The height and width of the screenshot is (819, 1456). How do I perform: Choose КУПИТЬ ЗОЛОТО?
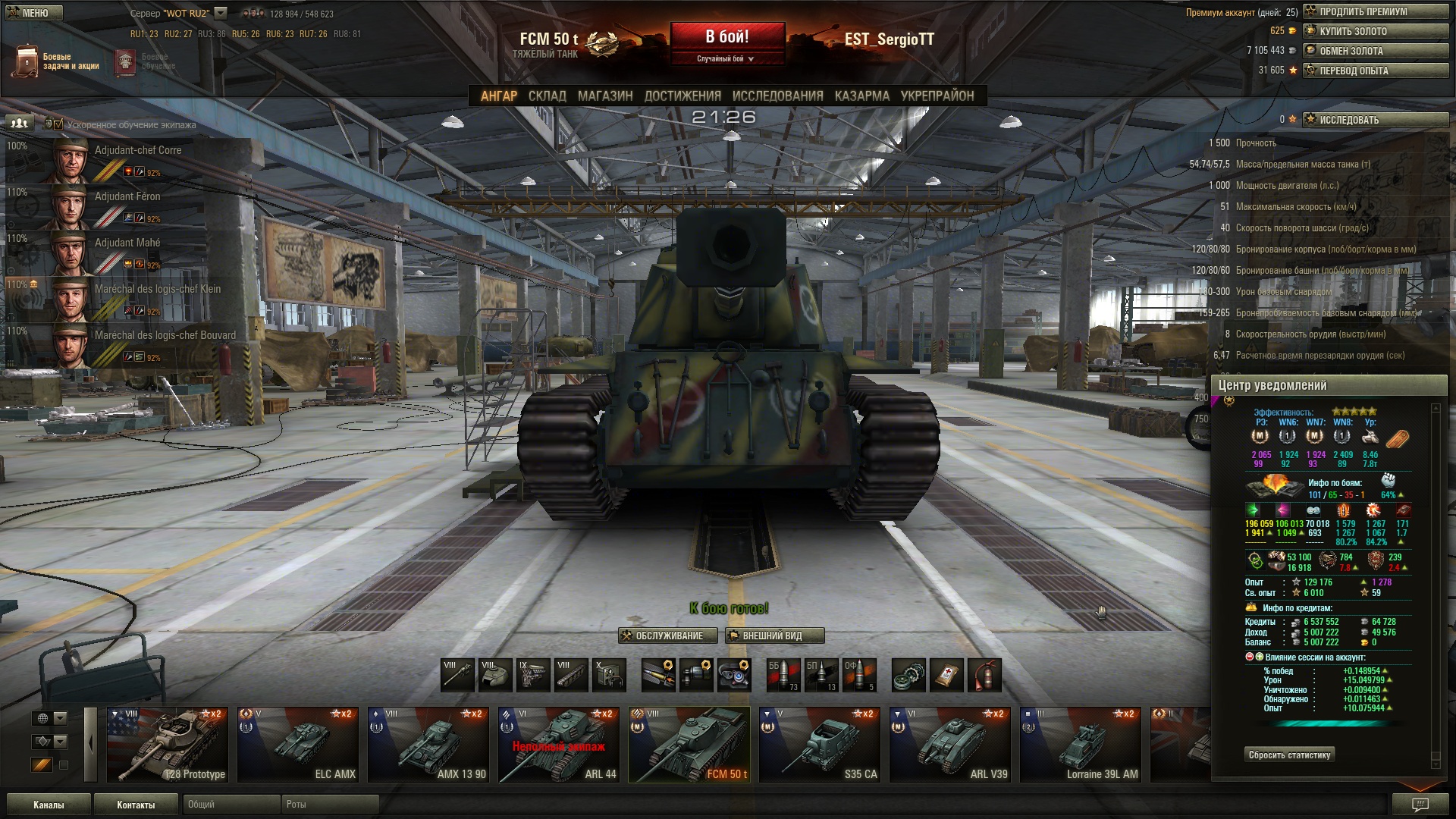1375,31
